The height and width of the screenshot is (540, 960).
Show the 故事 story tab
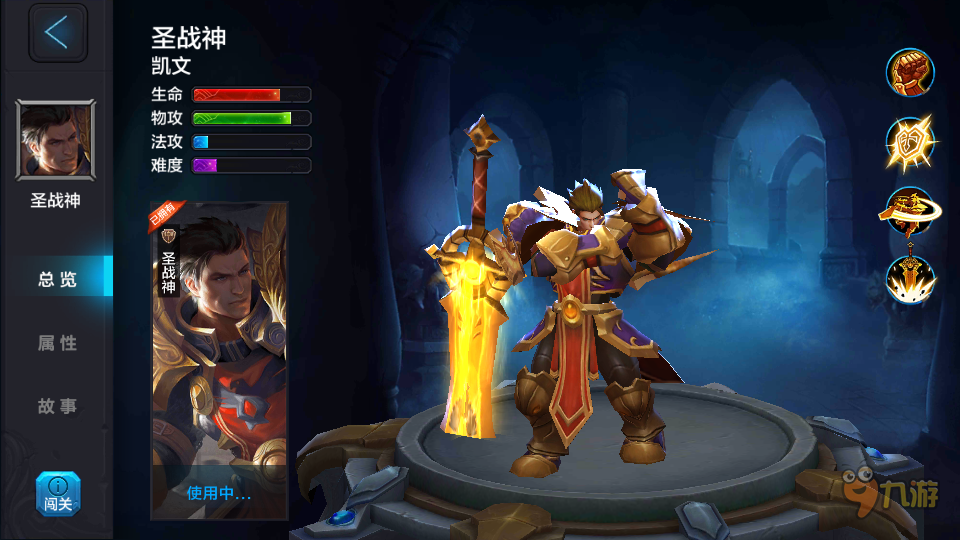(57, 407)
